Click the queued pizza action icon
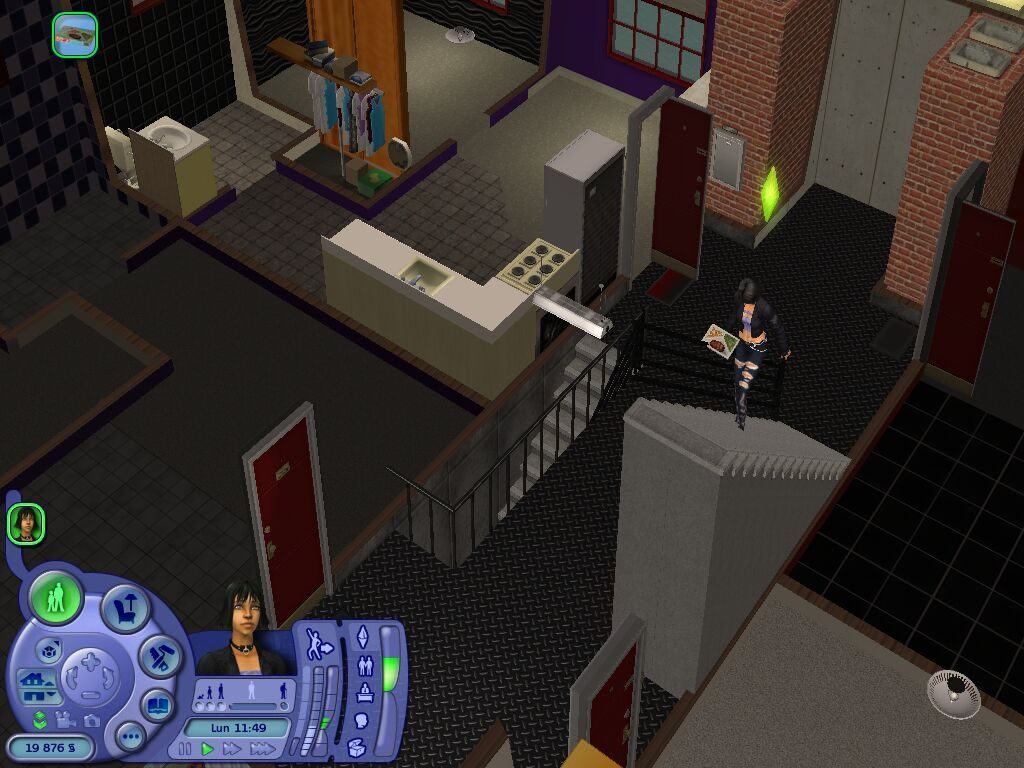The width and height of the screenshot is (1024, 768). tap(75, 35)
